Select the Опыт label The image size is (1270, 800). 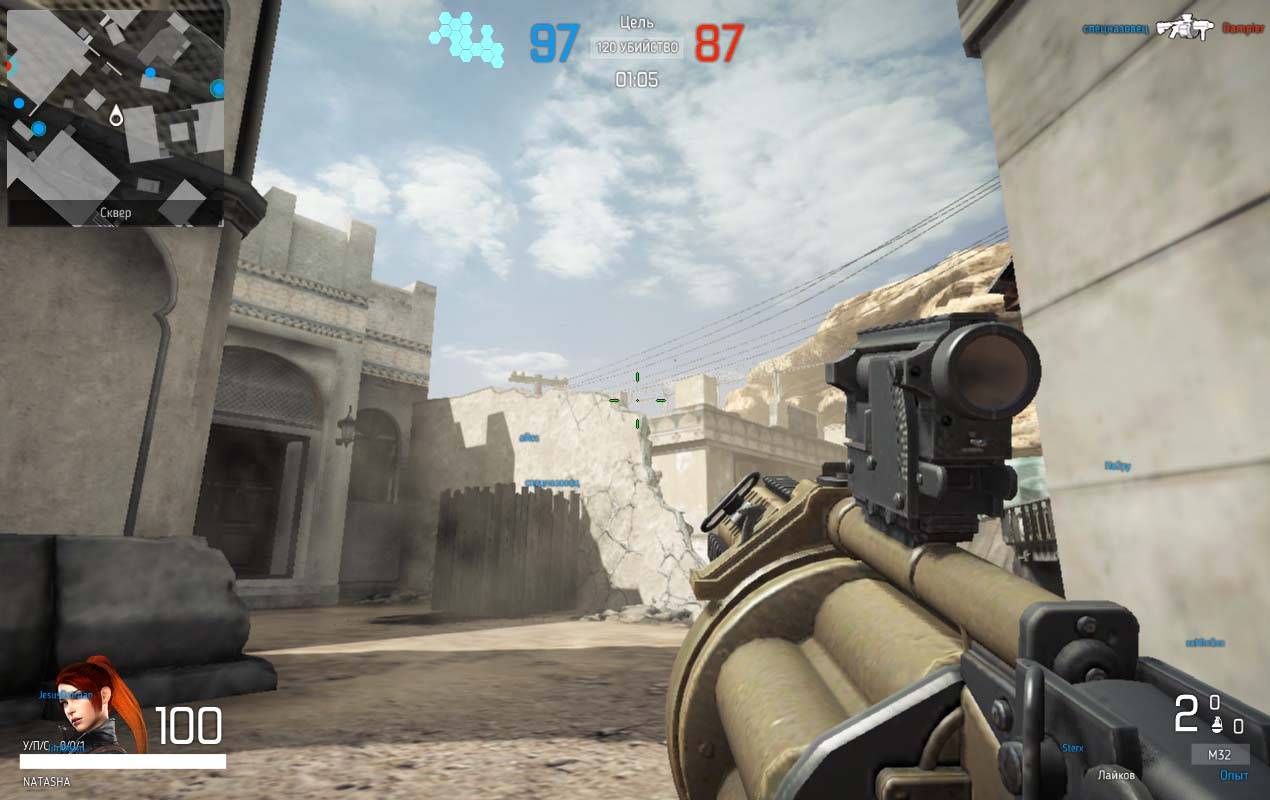click(1234, 776)
